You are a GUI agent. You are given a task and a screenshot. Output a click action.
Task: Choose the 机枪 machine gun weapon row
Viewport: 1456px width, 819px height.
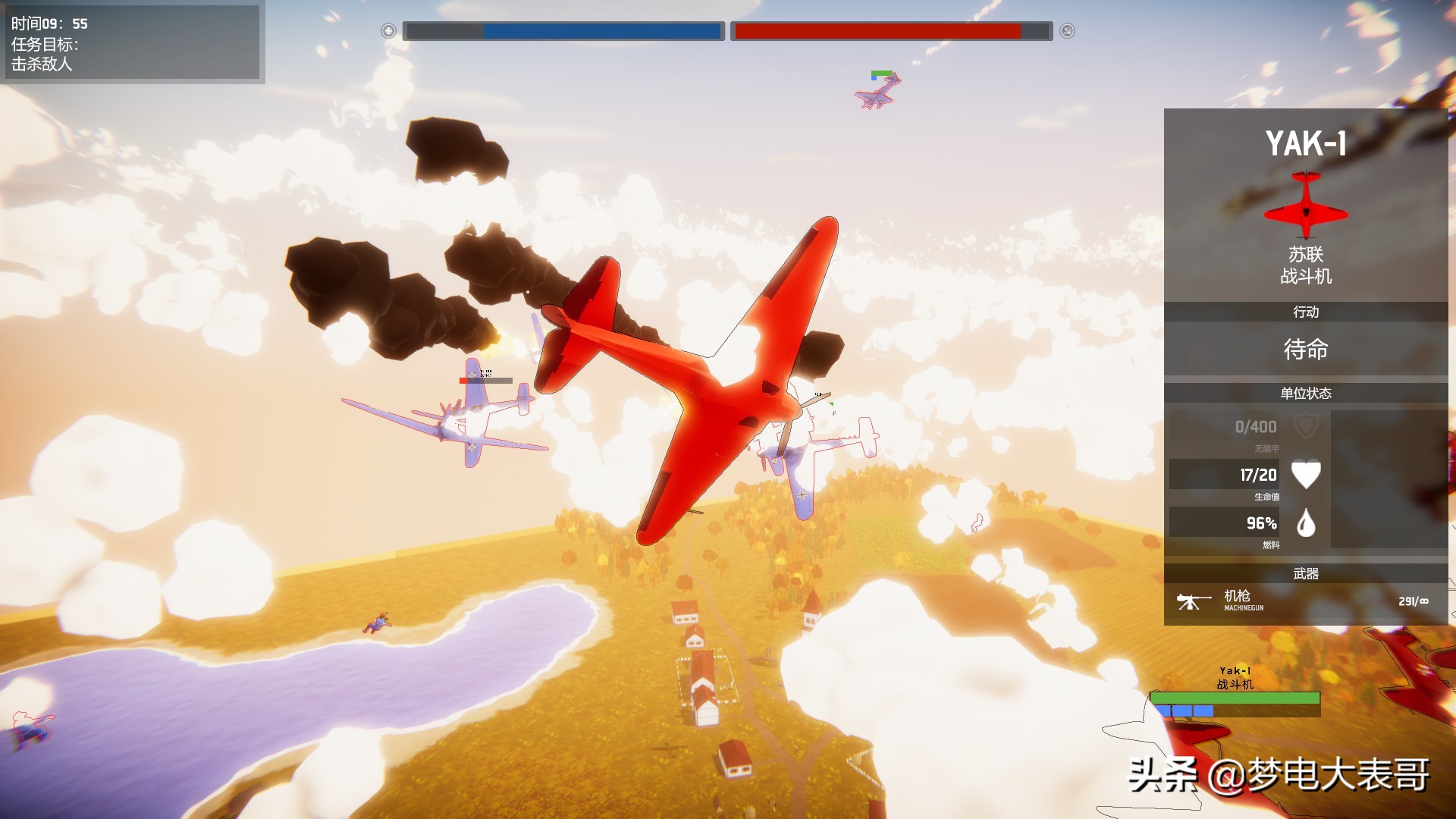click(x=1304, y=601)
